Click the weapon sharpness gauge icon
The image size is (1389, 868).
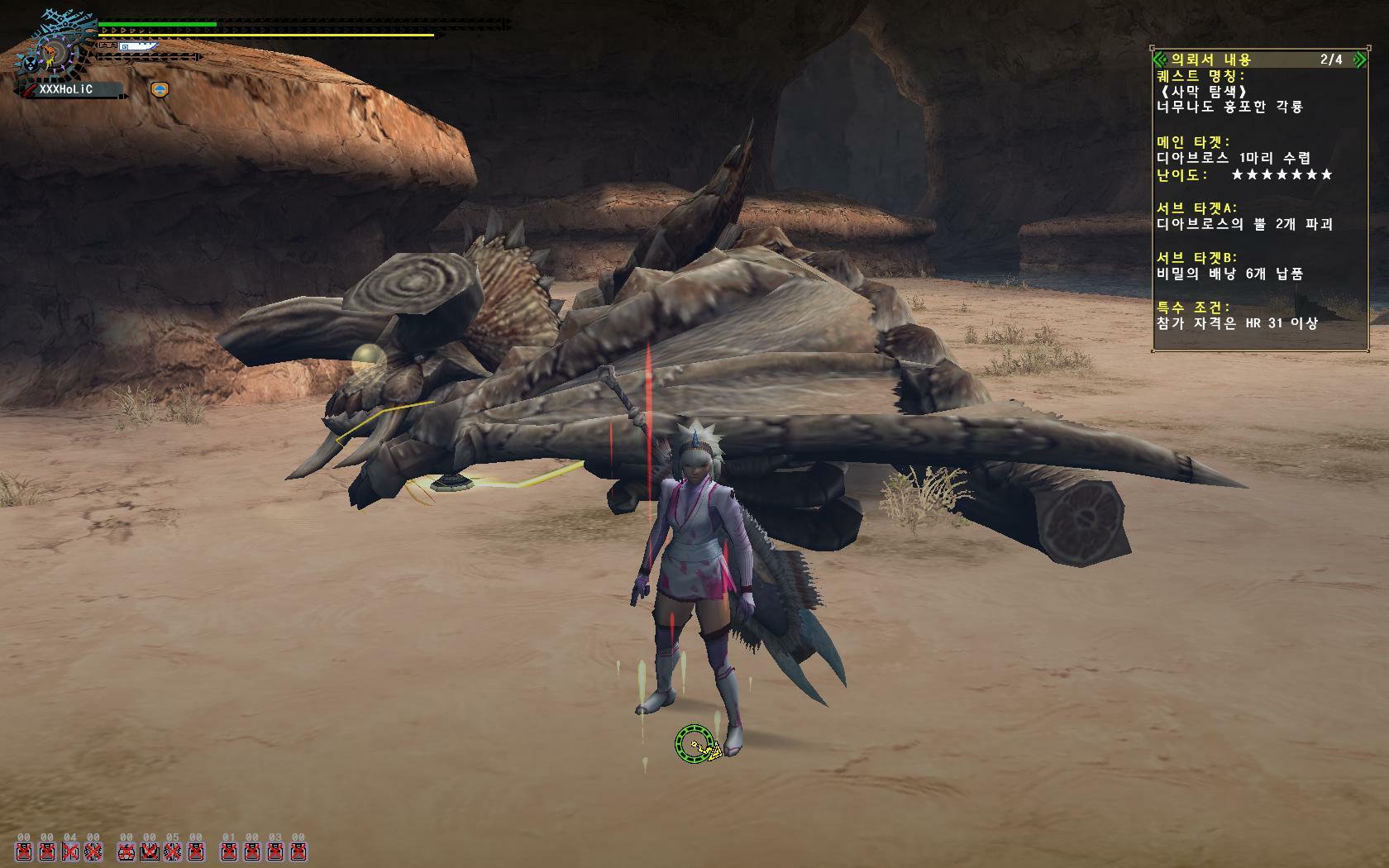click(136, 47)
